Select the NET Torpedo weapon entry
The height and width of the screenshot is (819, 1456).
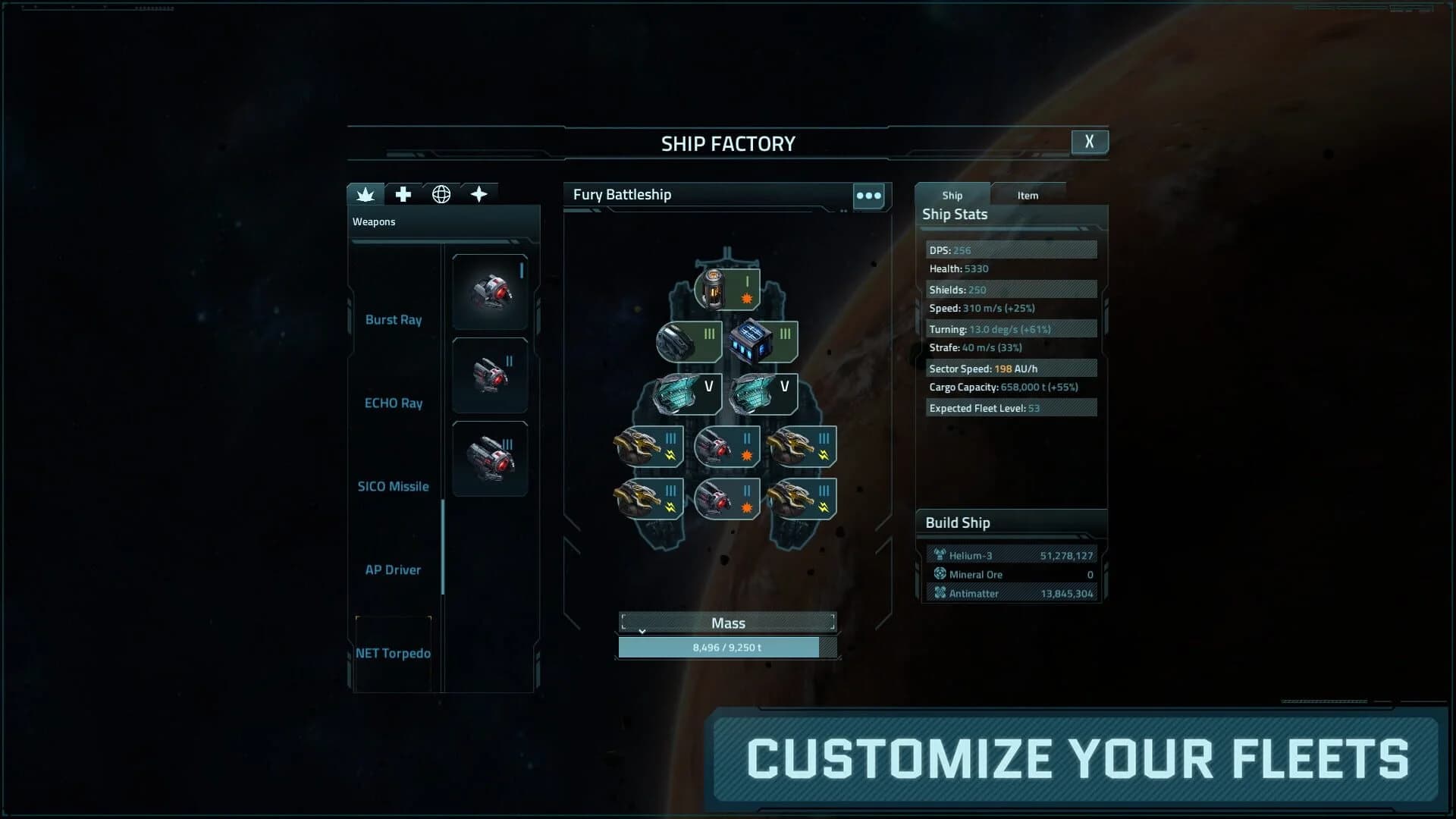(394, 653)
